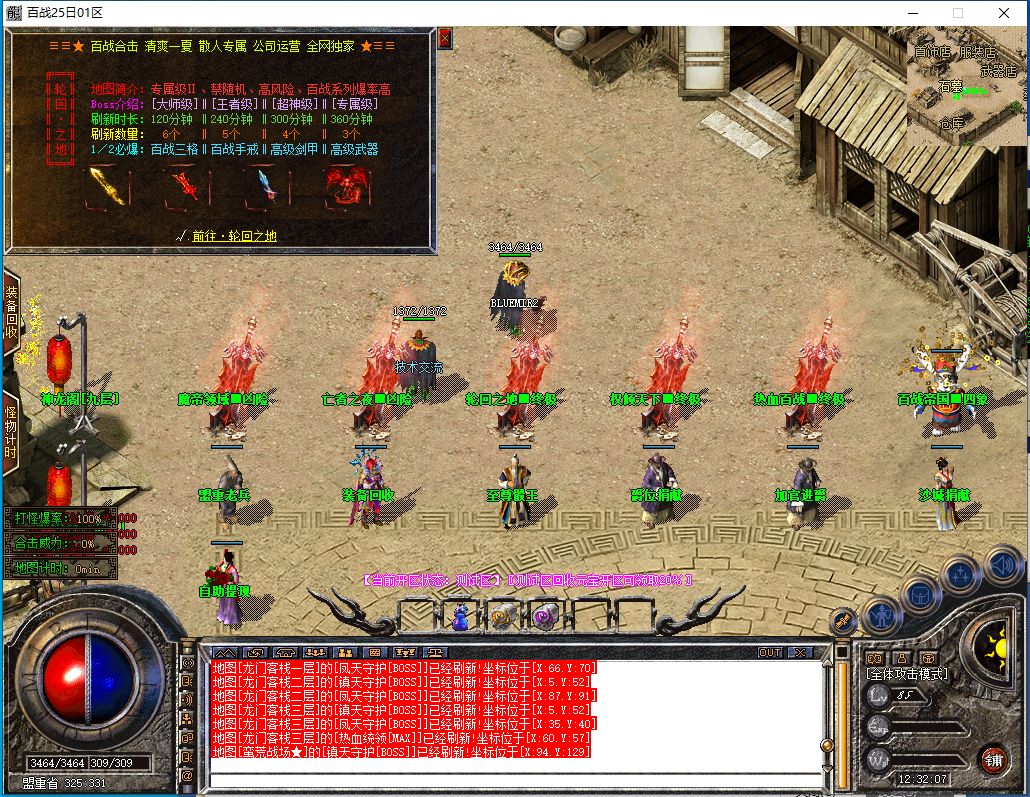Select the golden sword reward slot
The width and height of the screenshot is (1030, 797).
[106, 186]
